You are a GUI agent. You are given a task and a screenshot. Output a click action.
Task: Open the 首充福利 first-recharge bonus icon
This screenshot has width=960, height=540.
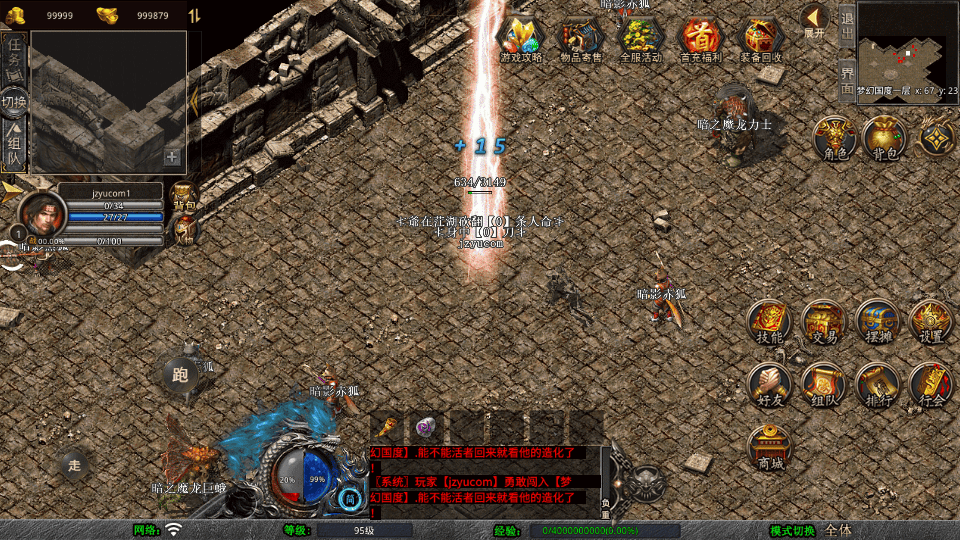point(701,38)
